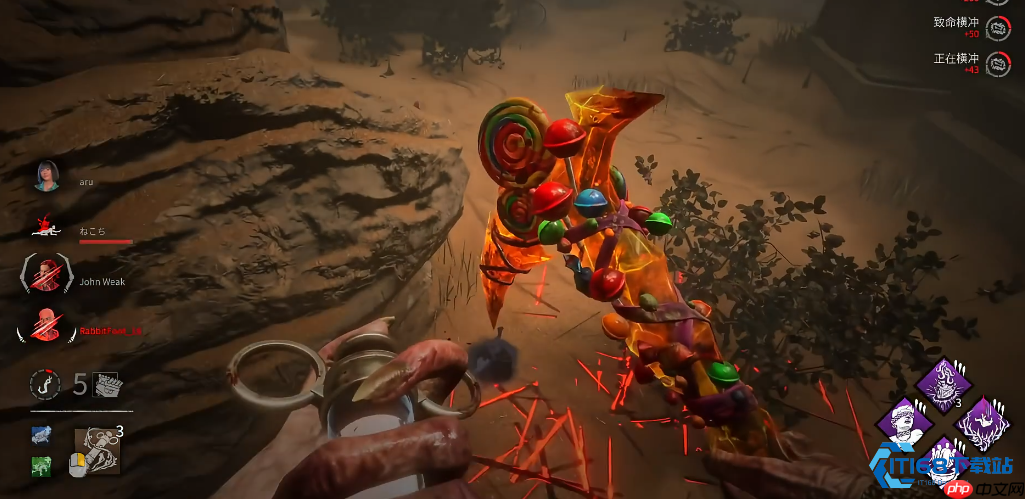
Task: Select John Weak's survivor portrait
Action: pyautogui.click(x=48, y=274)
